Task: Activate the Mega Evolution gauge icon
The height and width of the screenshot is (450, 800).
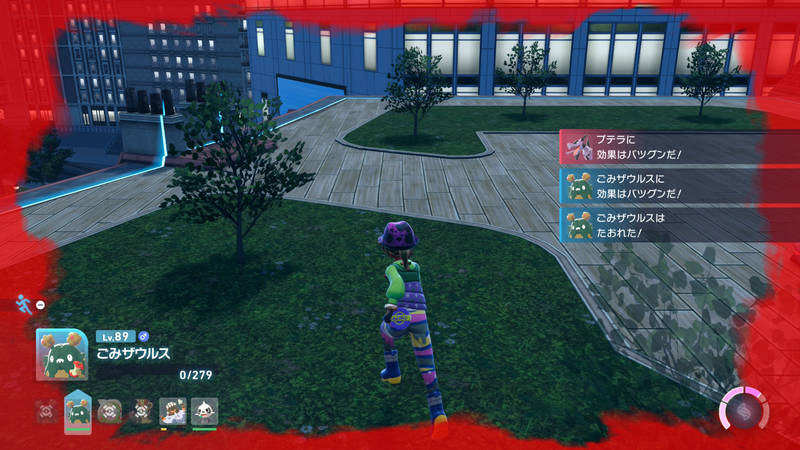Action: coord(745,410)
